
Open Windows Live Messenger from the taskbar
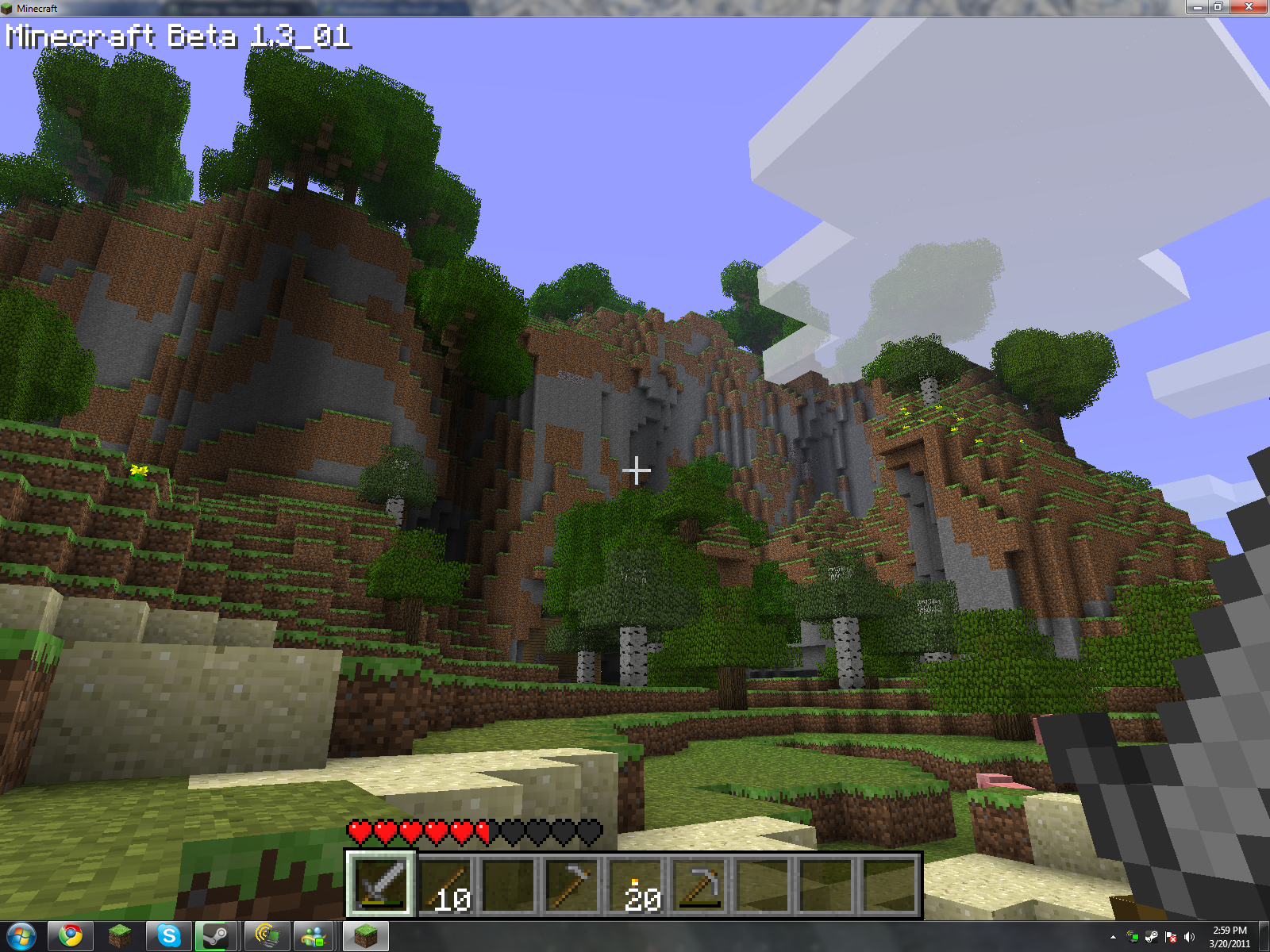pyautogui.click(x=312, y=936)
